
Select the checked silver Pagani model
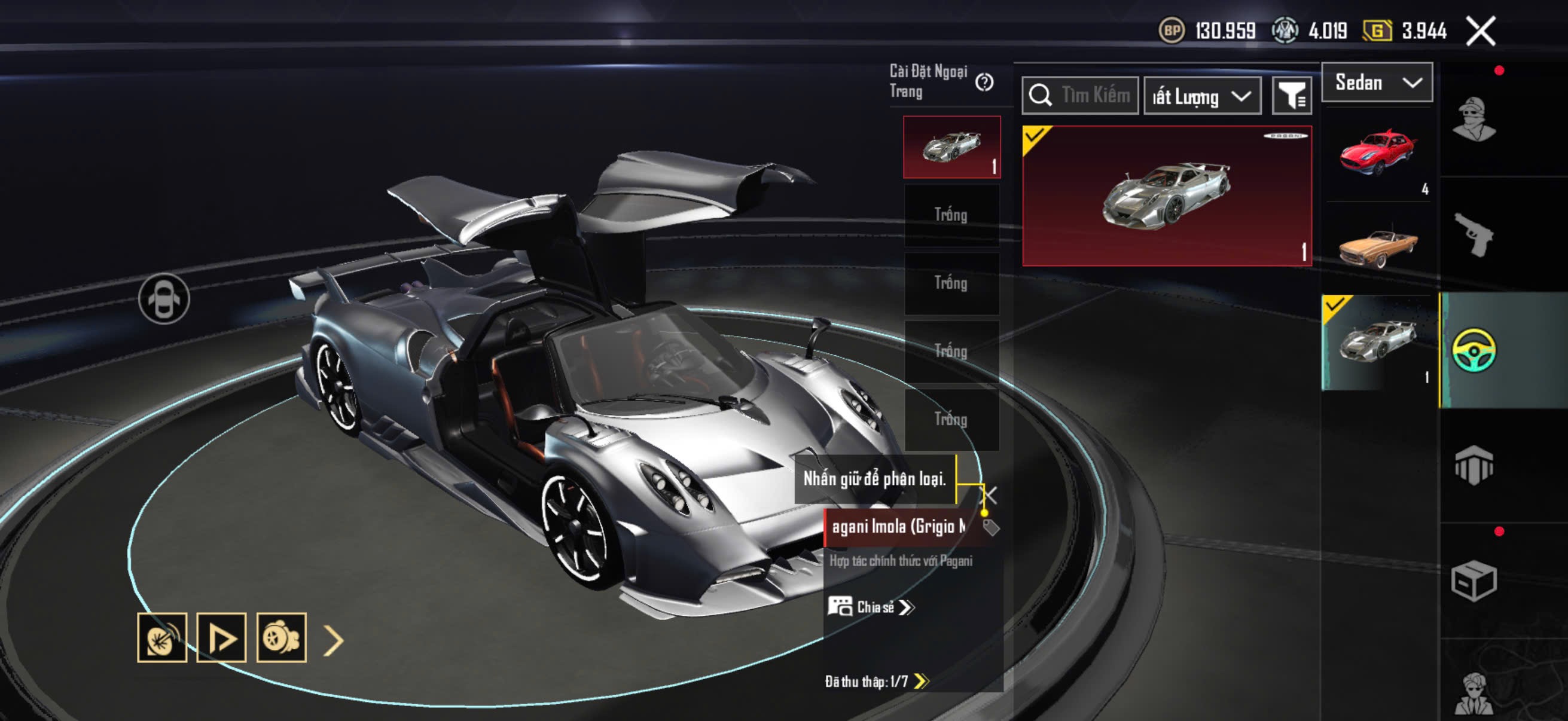1377,341
